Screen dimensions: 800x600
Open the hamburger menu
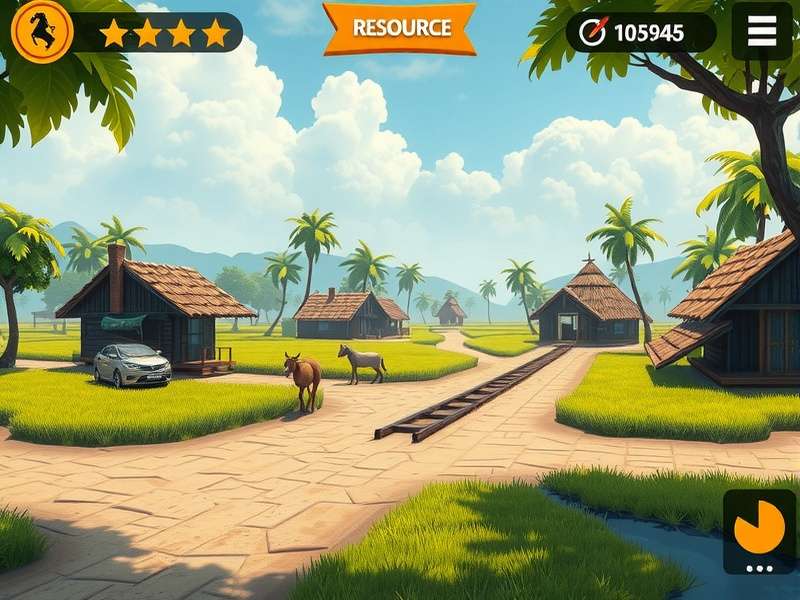coord(762,31)
